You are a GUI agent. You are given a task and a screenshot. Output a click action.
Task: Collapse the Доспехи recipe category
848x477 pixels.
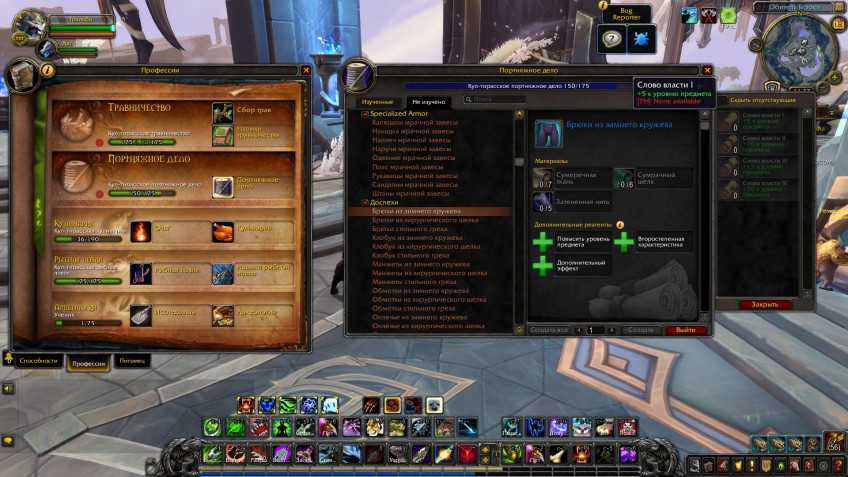pos(364,203)
